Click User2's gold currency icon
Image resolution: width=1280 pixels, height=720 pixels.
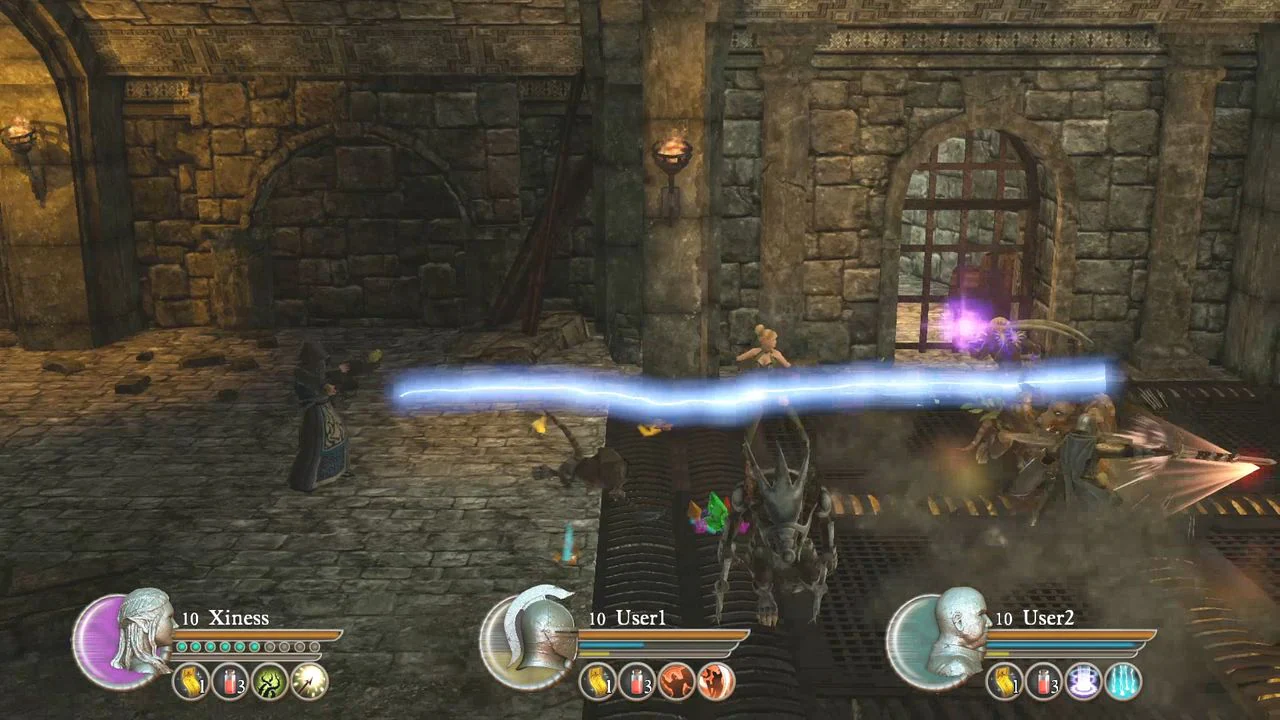pyautogui.click(x=1005, y=682)
